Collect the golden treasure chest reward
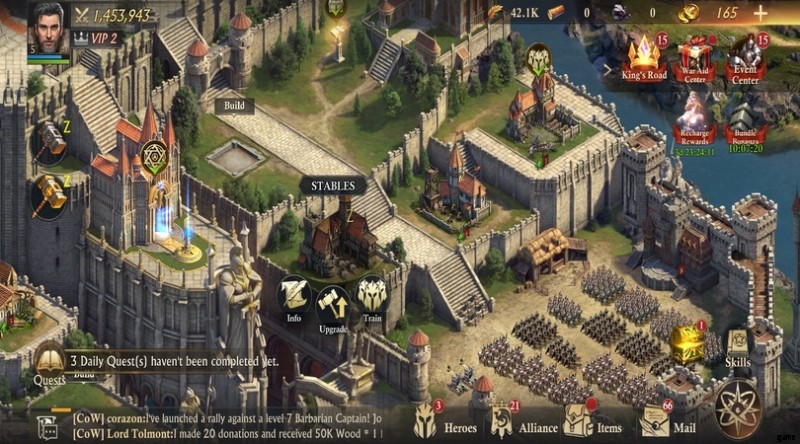Screen dimensions: 800x444 pos(687,343)
